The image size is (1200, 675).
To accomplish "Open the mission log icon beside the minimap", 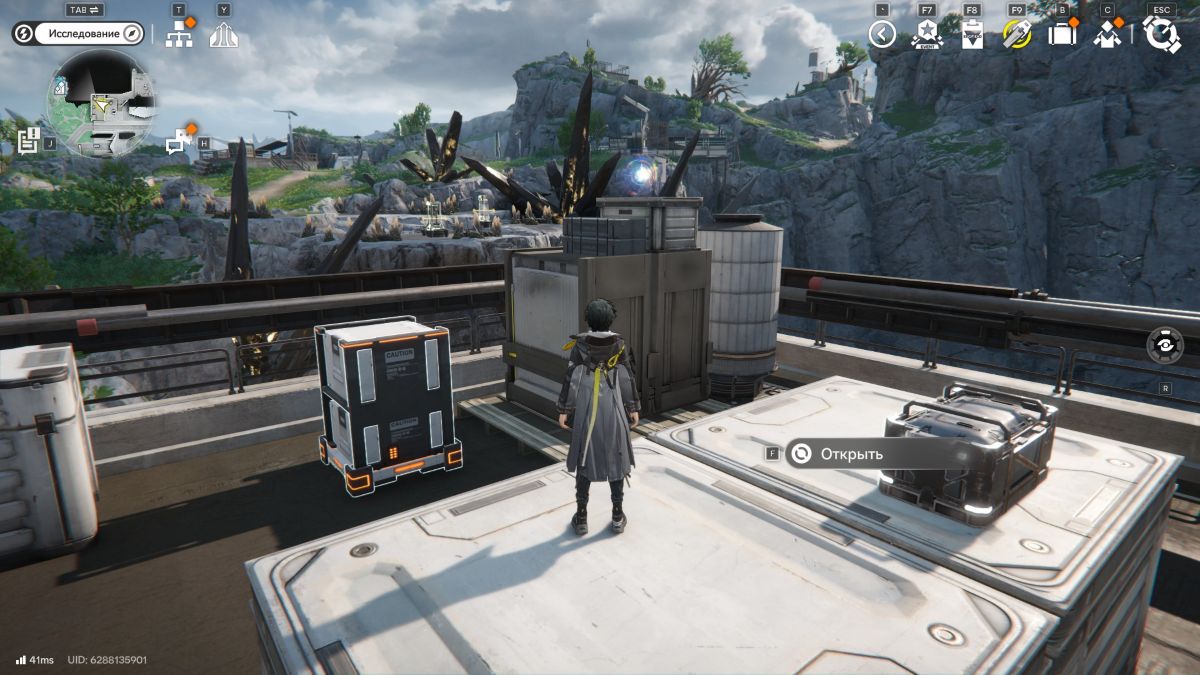I will point(28,141).
